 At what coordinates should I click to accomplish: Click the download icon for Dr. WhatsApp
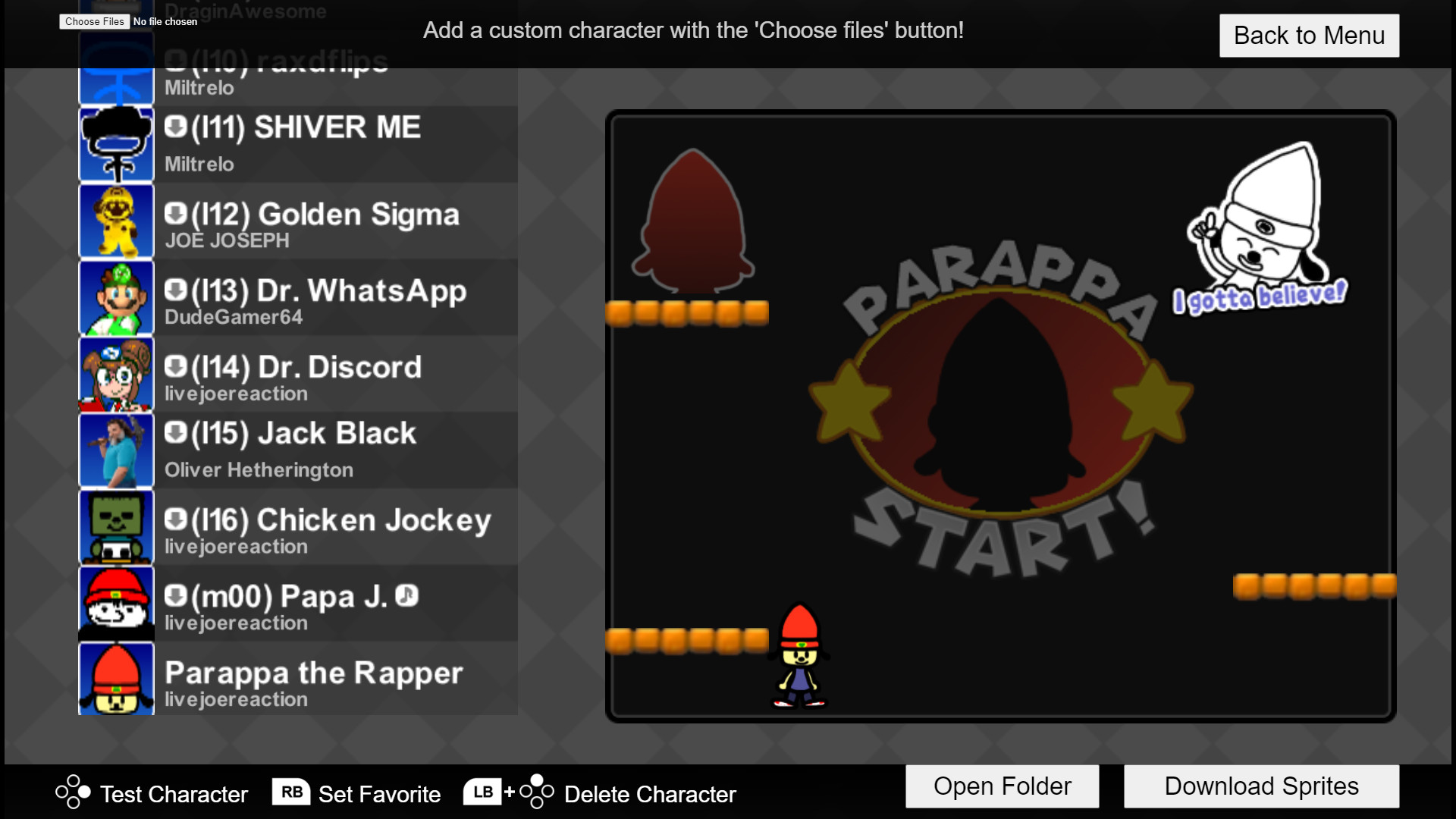175,290
